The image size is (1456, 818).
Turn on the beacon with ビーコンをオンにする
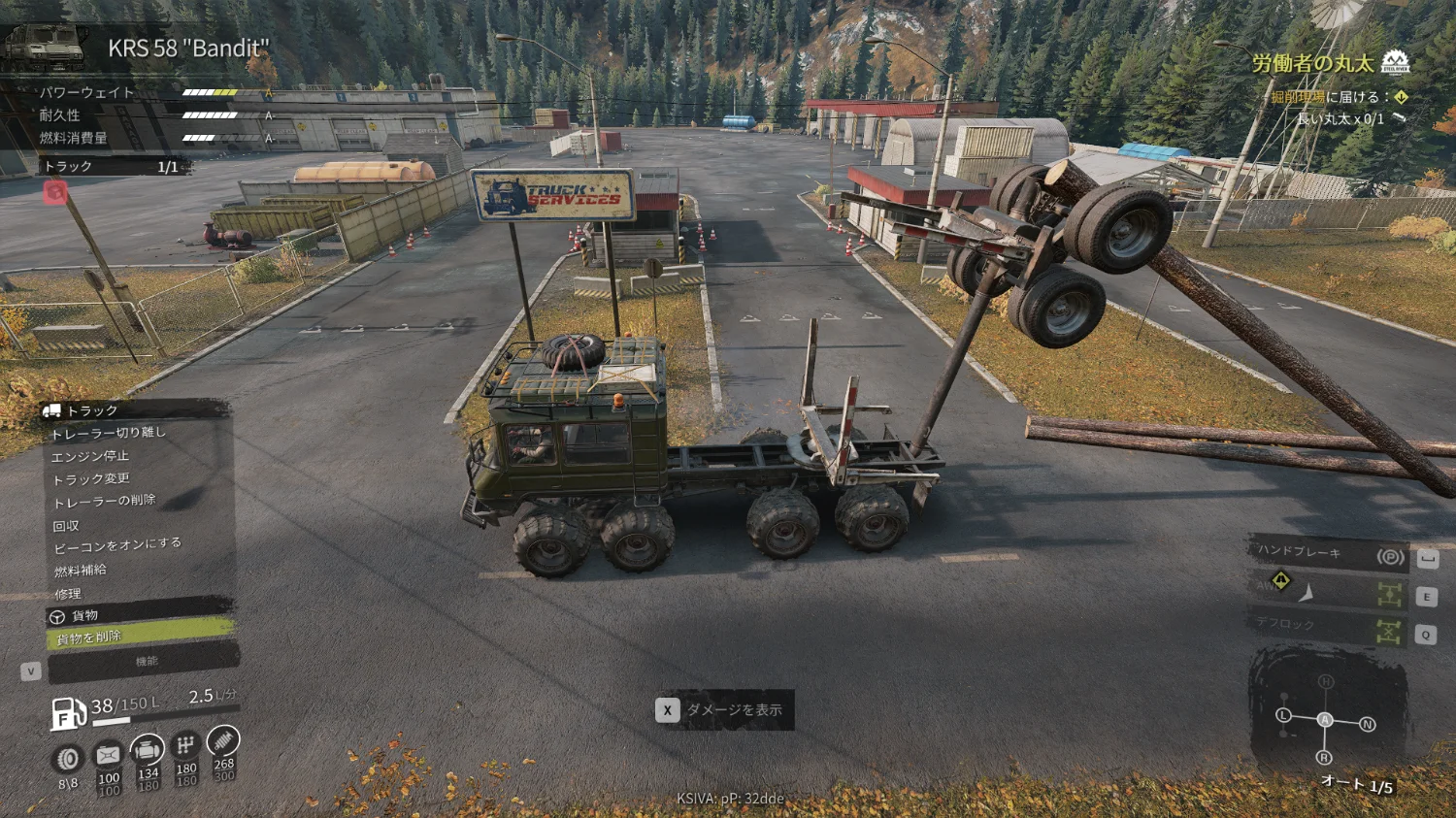click(x=116, y=546)
